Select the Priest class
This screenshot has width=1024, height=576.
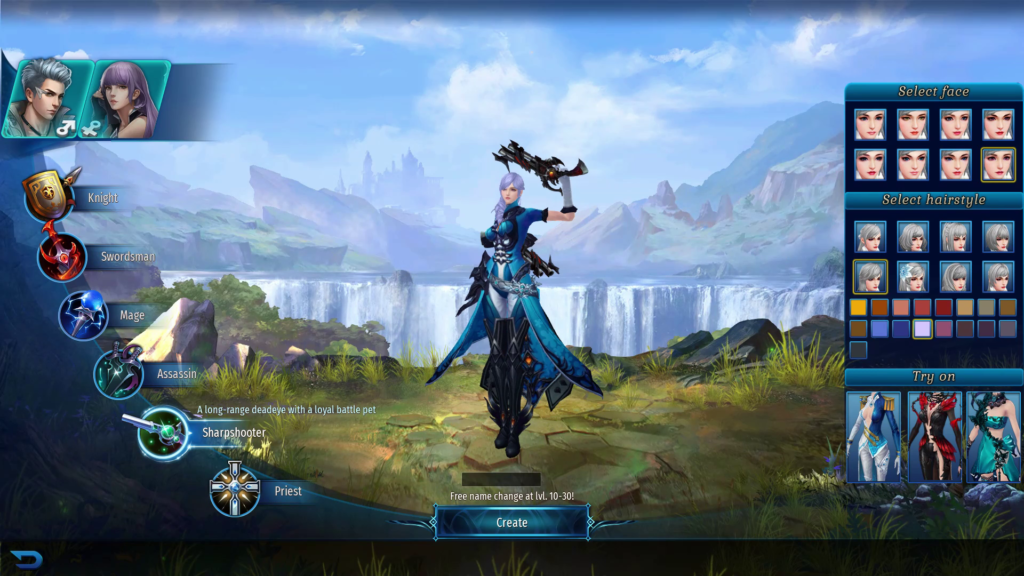(x=235, y=490)
